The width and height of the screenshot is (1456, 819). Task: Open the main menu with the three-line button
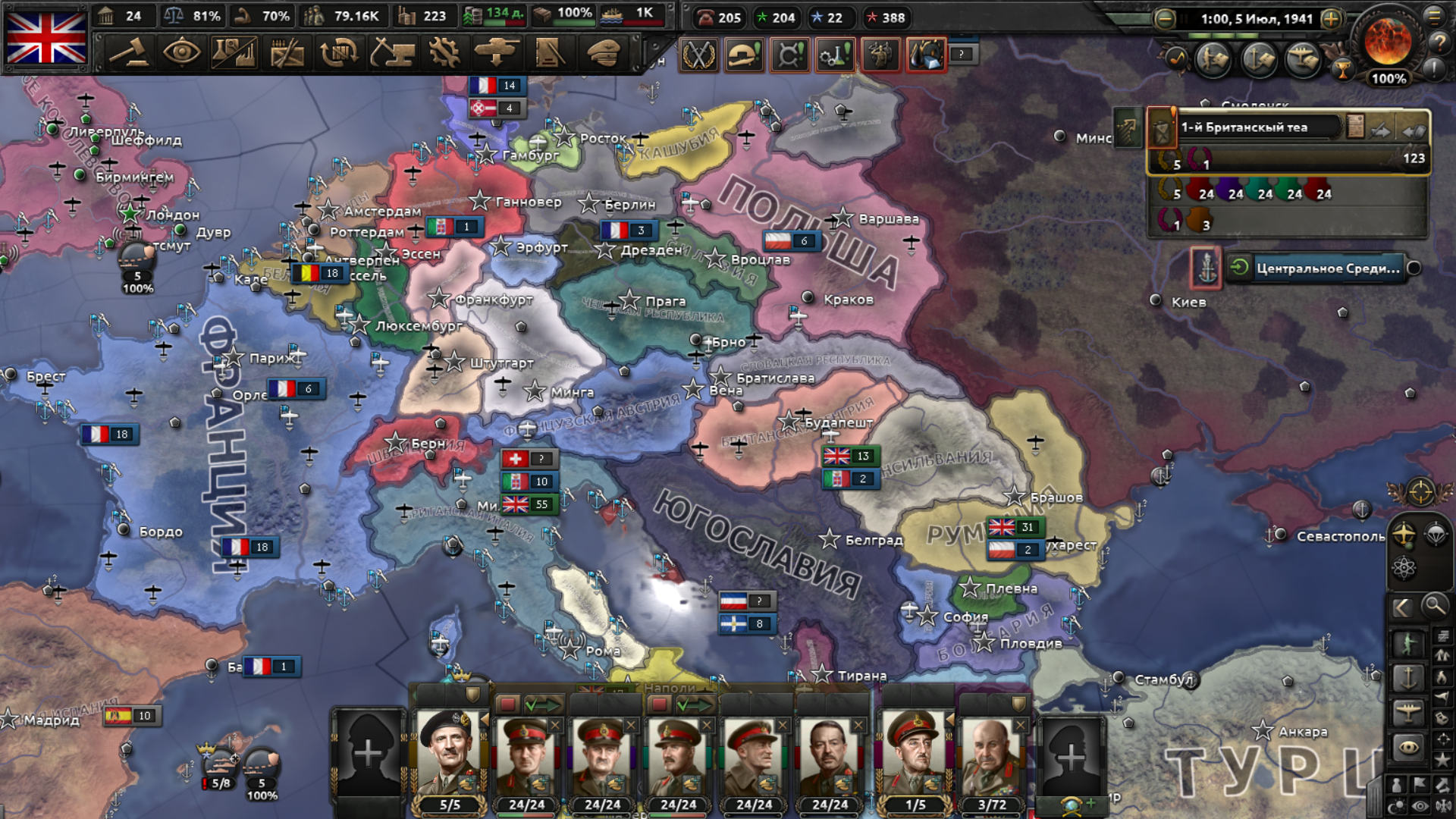point(1435,15)
